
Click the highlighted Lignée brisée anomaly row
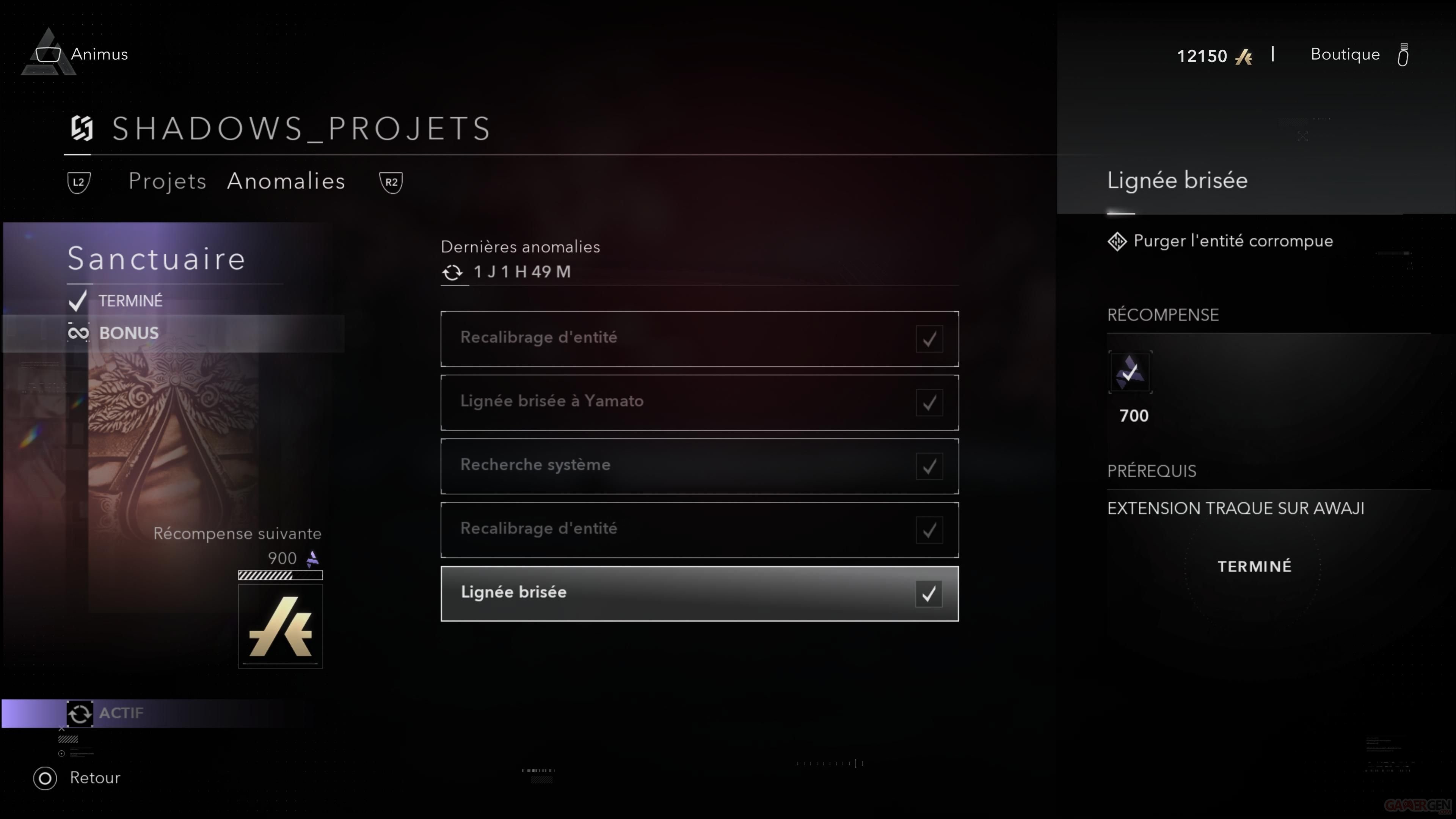tap(699, 593)
